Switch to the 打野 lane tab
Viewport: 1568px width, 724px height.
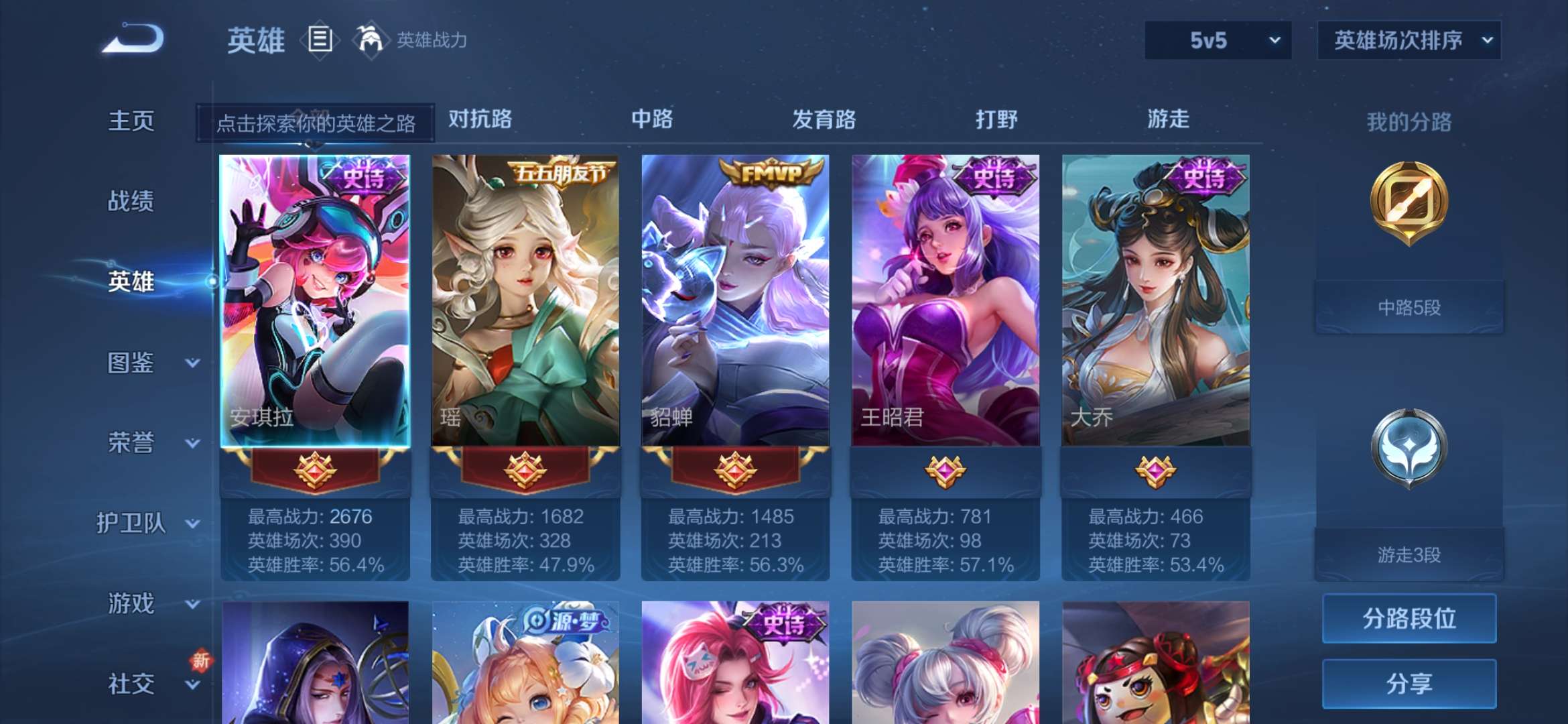(996, 119)
